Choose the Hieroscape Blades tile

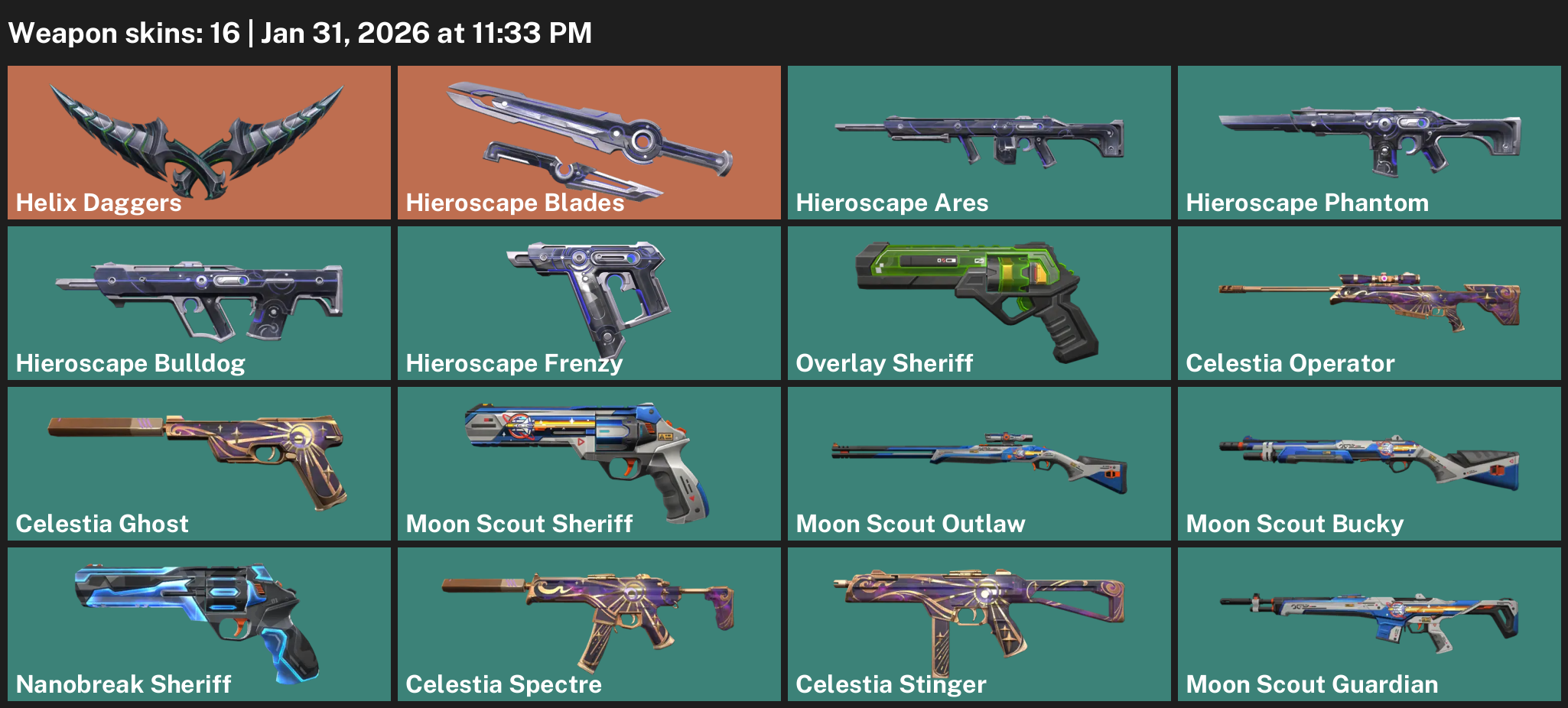pyautogui.click(x=589, y=142)
